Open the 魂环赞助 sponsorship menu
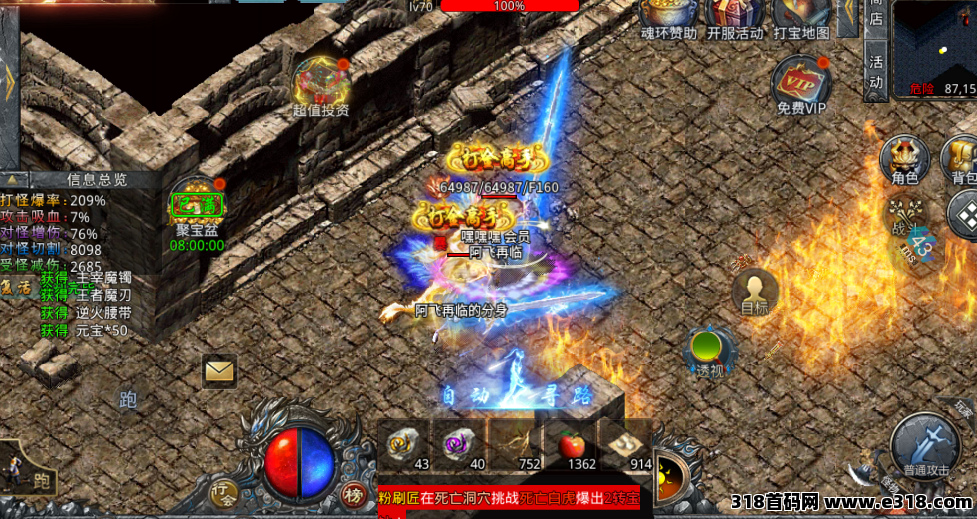The height and width of the screenshot is (519, 977). click(668, 14)
